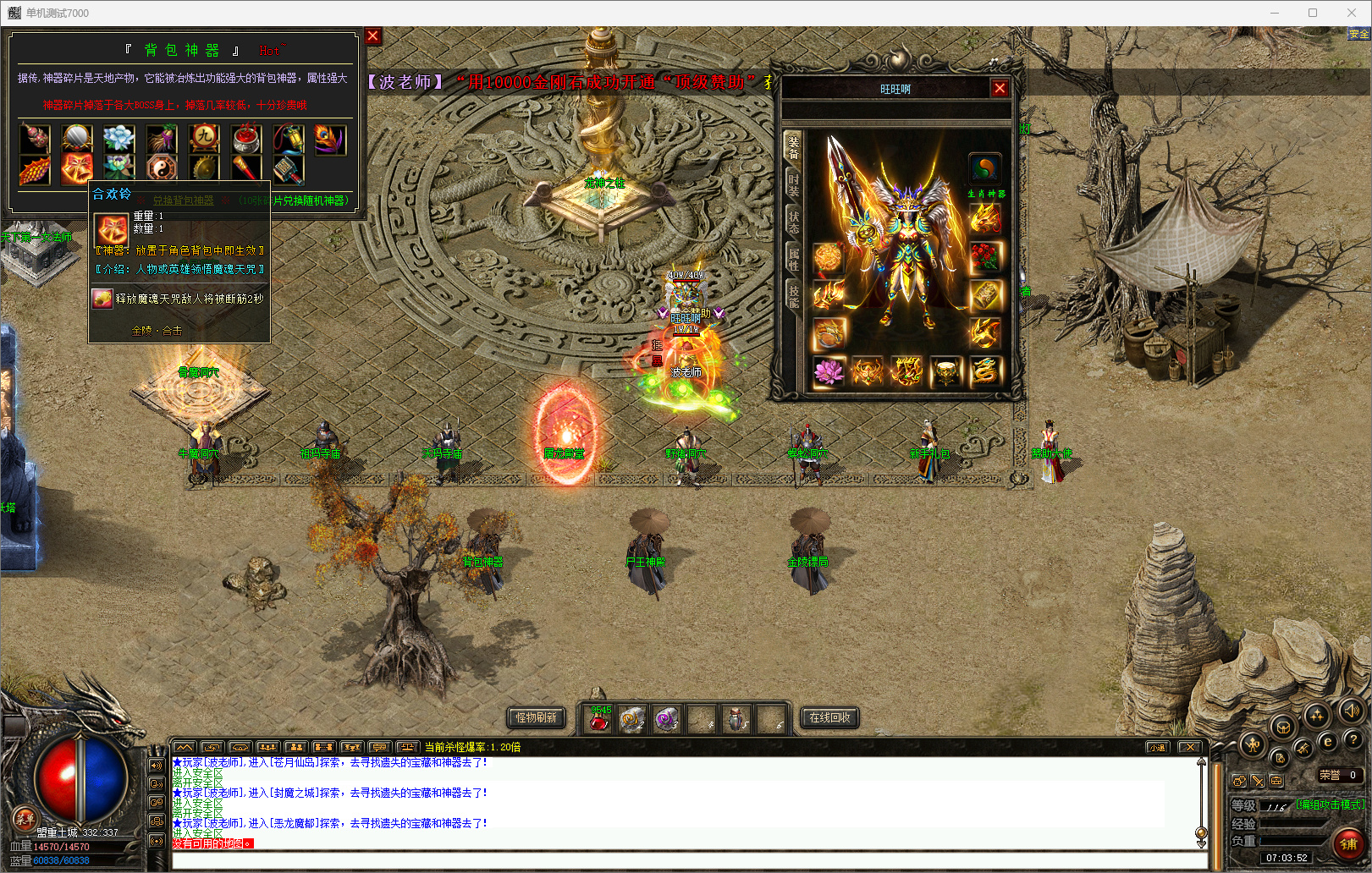Viewport: 1372px width, 873px height.
Task: Toggle the sound speaker icon
Action: 1351,711
